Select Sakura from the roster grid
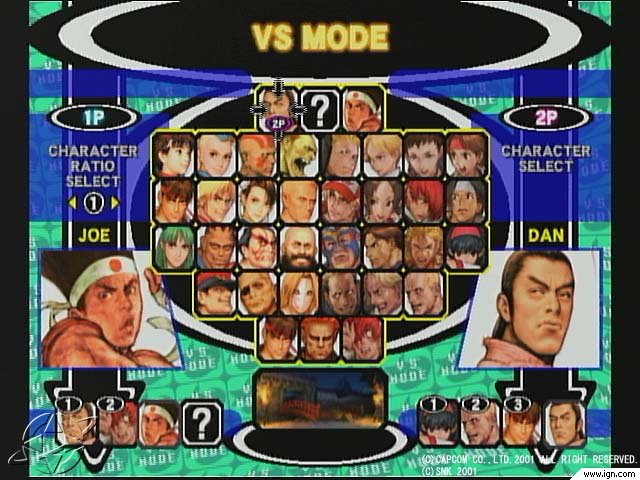 click(172, 154)
